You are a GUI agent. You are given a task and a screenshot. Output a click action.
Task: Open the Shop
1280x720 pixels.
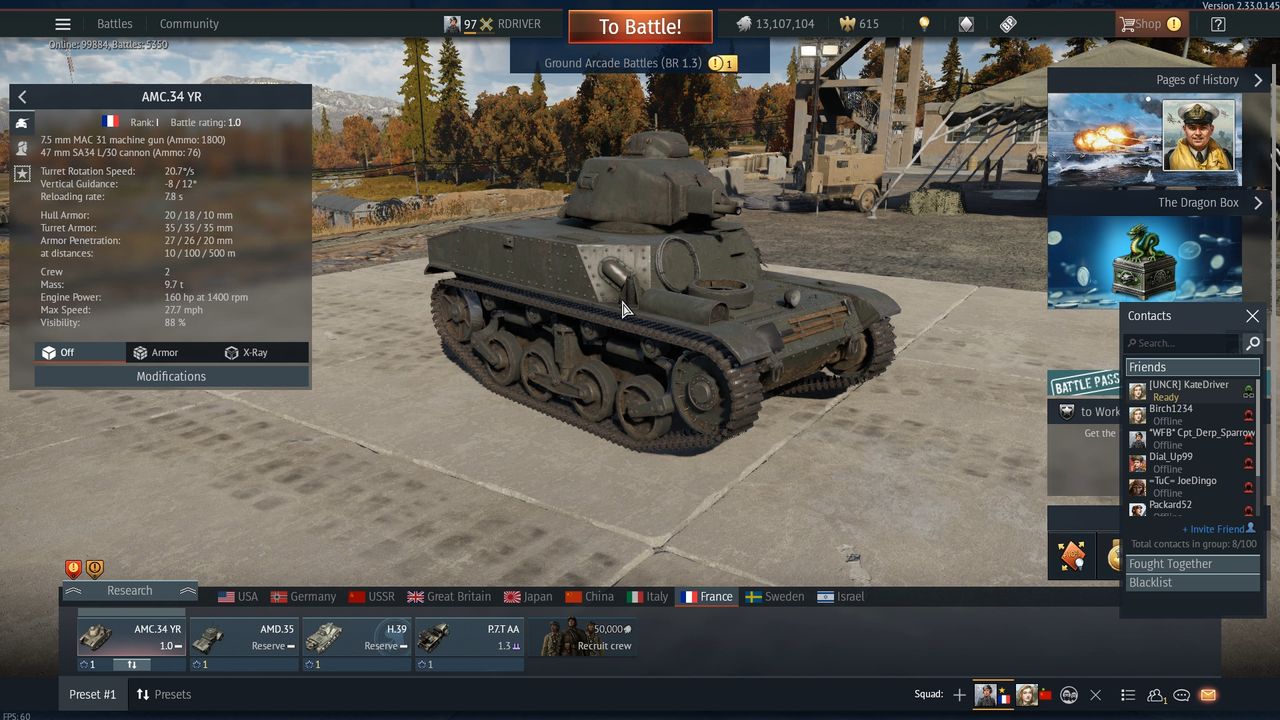pyautogui.click(x=1141, y=24)
